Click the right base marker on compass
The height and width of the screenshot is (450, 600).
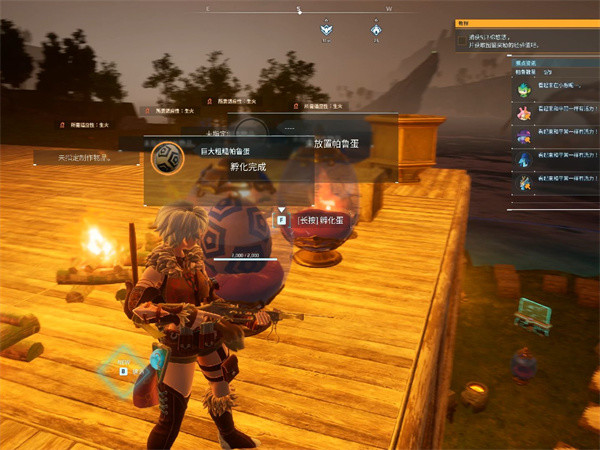point(376,30)
